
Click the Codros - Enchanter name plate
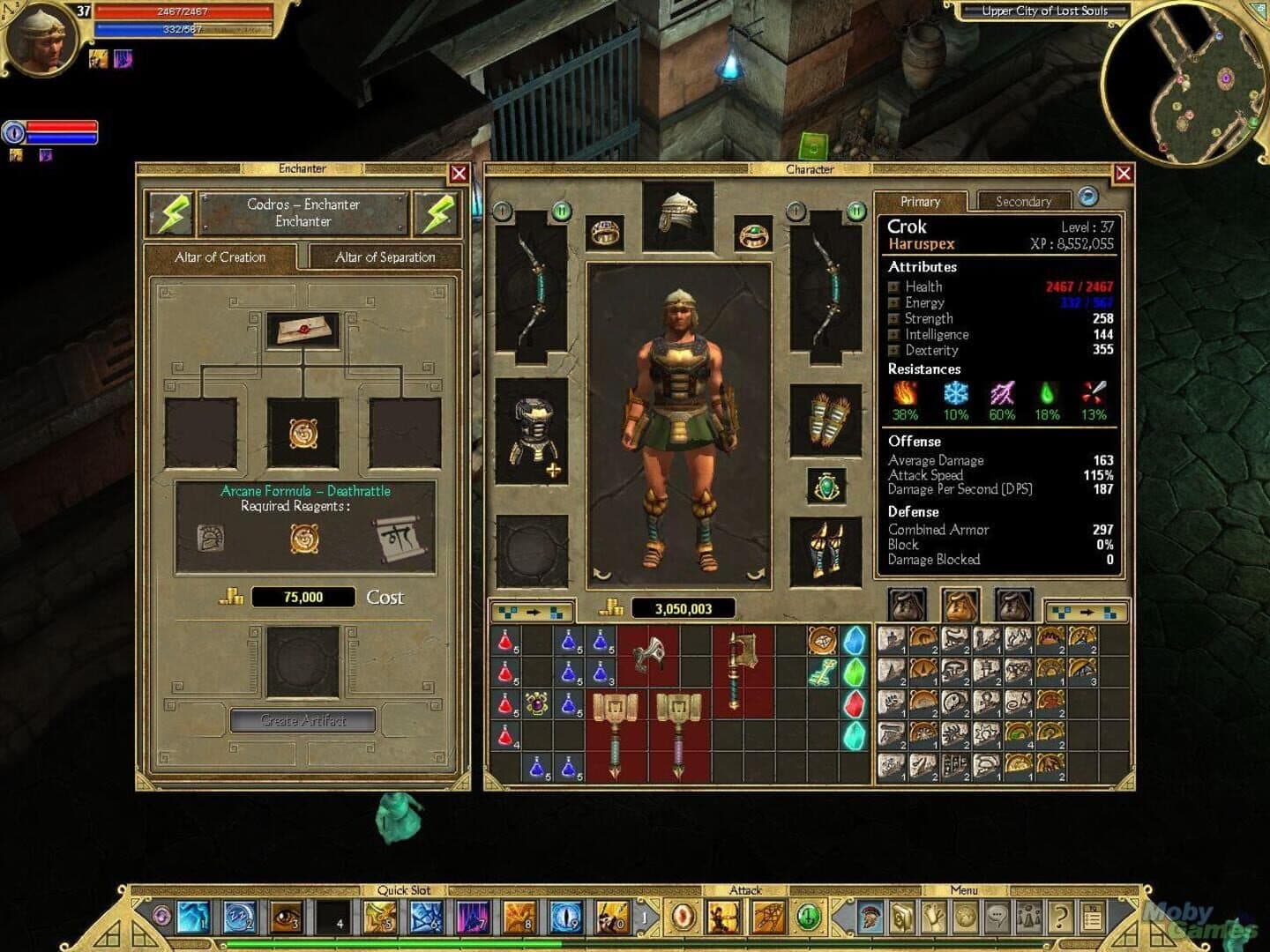[303, 212]
